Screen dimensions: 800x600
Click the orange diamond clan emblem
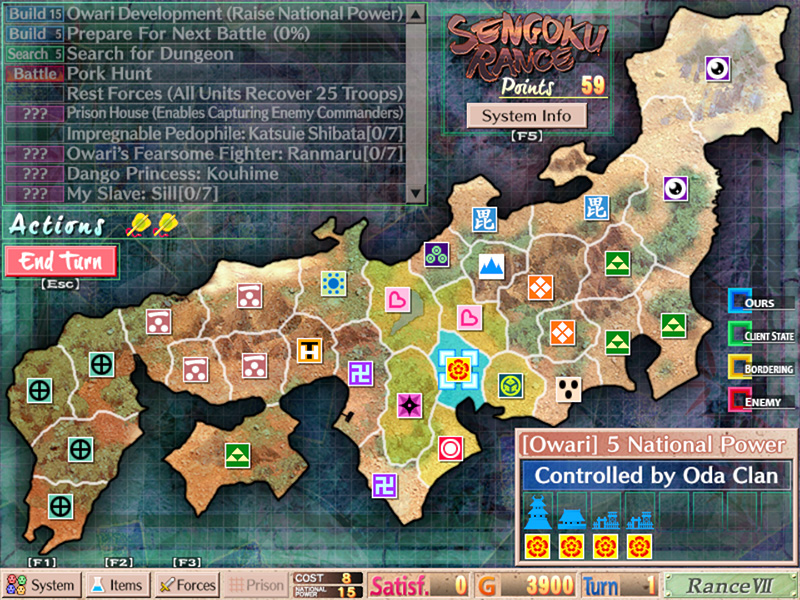click(540, 288)
